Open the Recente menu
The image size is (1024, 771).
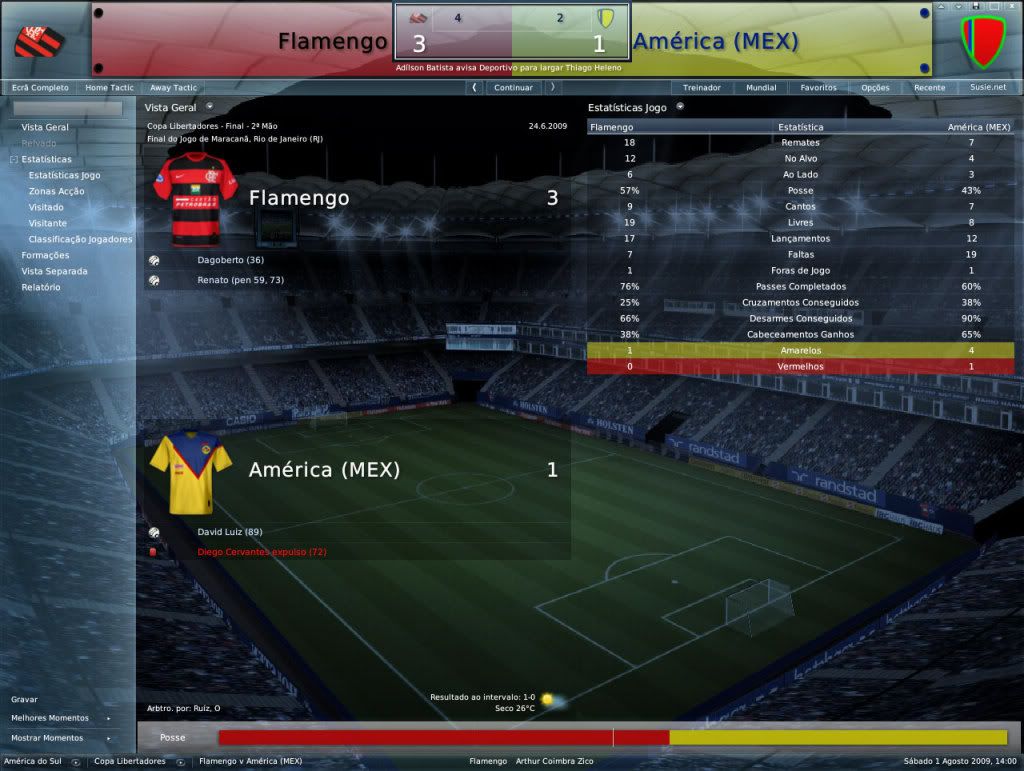tap(929, 88)
